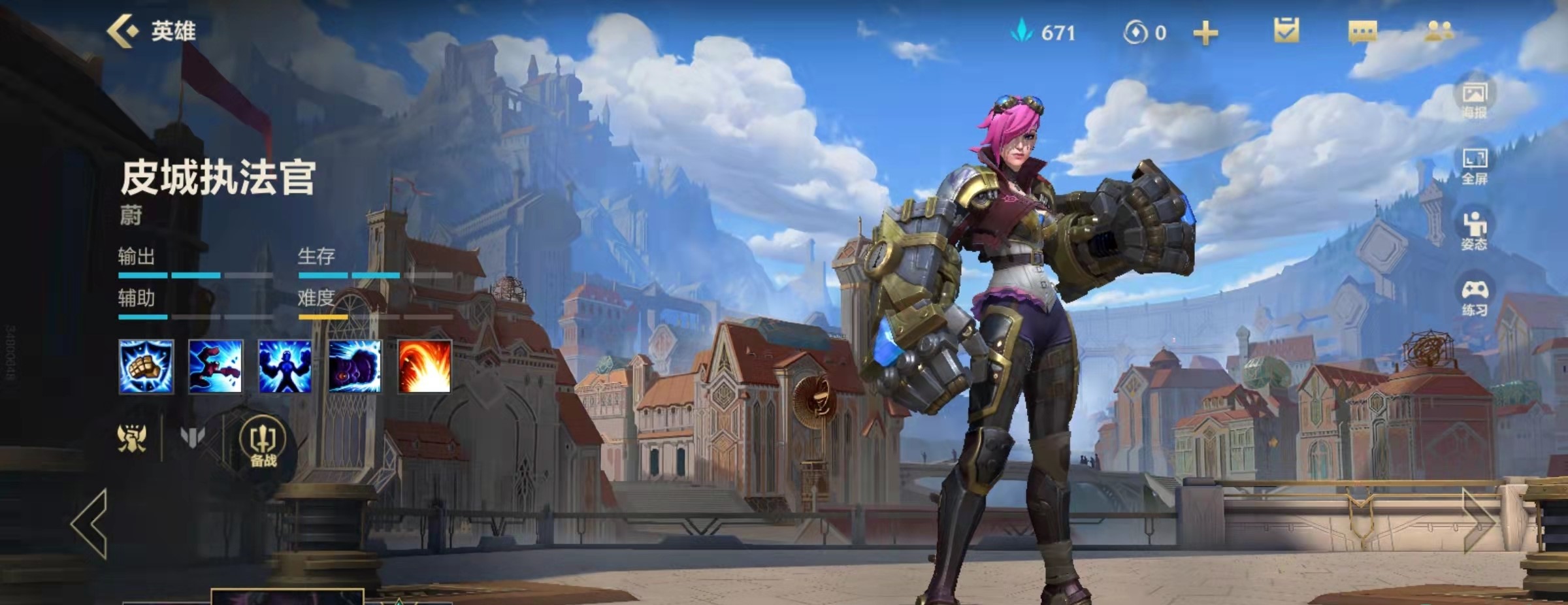
Task: Open the task checklist icon
Action: [x=1286, y=31]
